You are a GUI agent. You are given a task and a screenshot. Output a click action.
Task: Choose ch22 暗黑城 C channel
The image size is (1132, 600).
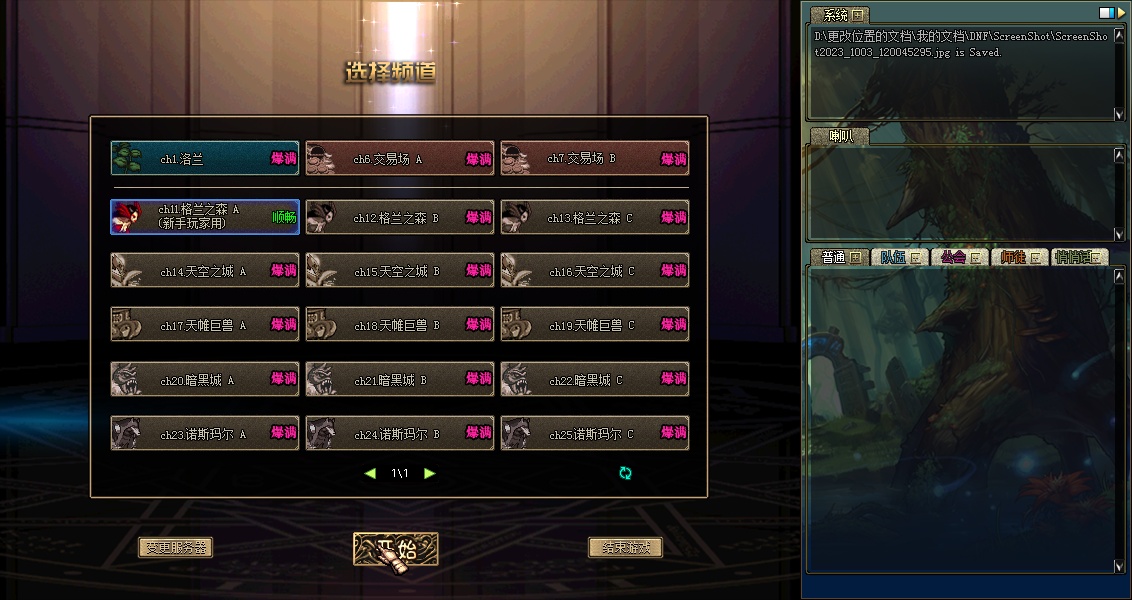pos(594,379)
